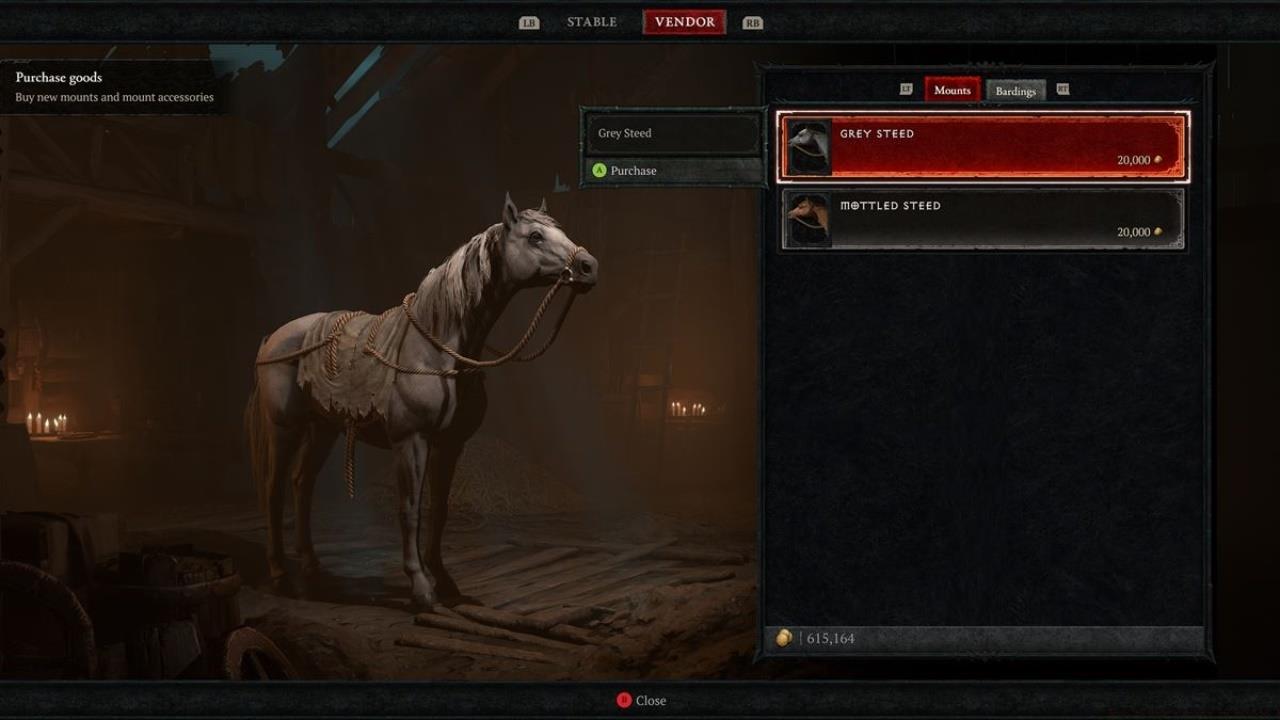The image size is (1280, 720).
Task: Click the red B button icon near Close
Action: coord(622,700)
